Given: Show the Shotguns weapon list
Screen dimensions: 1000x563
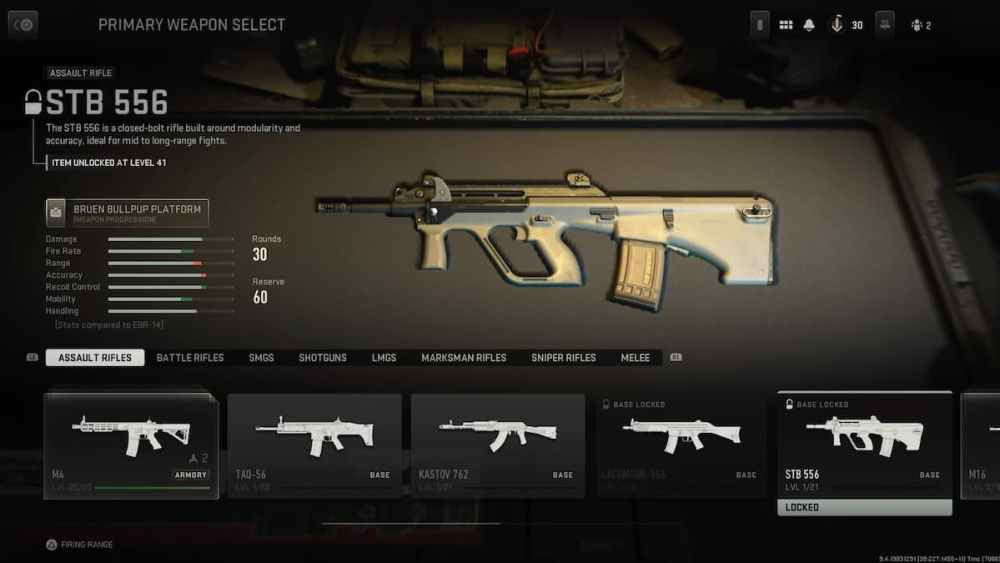Looking at the screenshot, I should tap(322, 358).
